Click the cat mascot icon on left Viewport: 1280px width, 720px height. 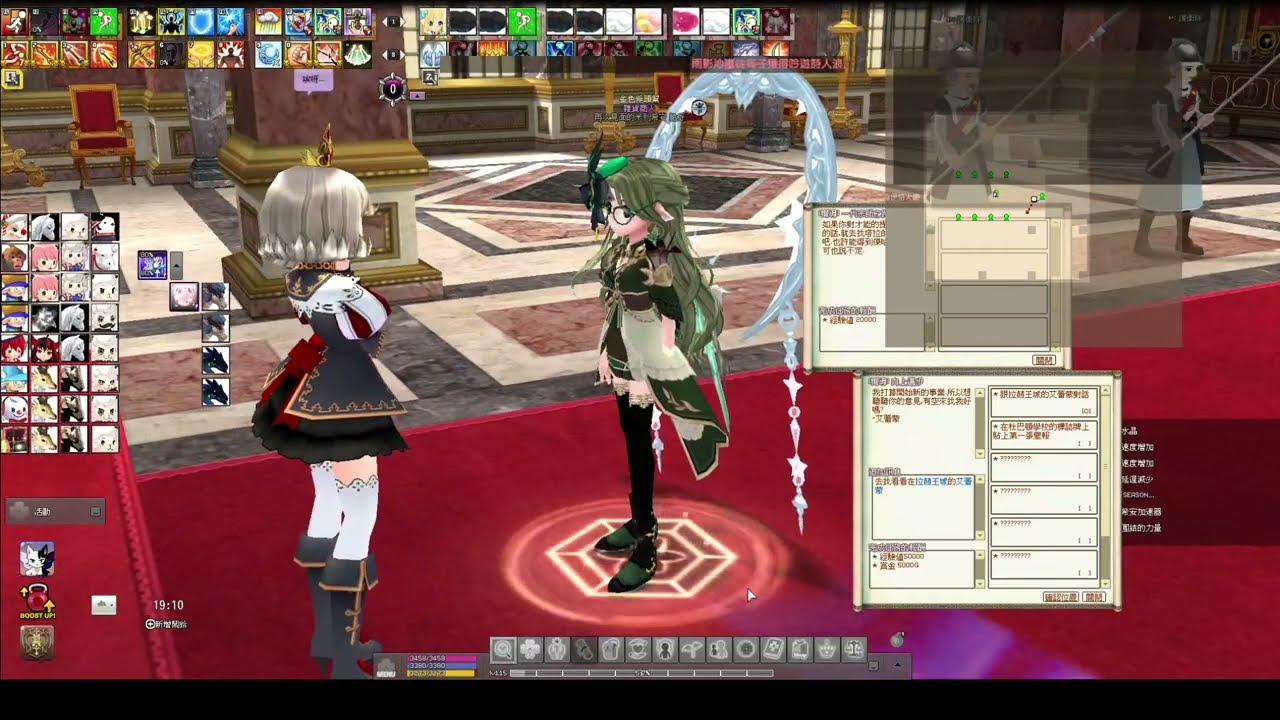point(37,558)
